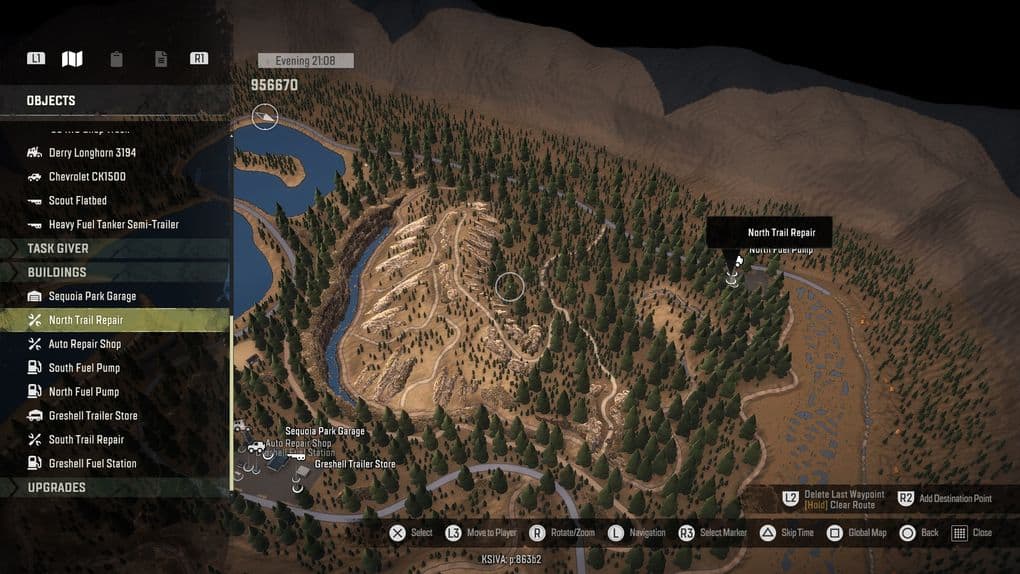1020x574 pixels.
Task: Open the document page tab
Action: pyautogui.click(x=161, y=59)
